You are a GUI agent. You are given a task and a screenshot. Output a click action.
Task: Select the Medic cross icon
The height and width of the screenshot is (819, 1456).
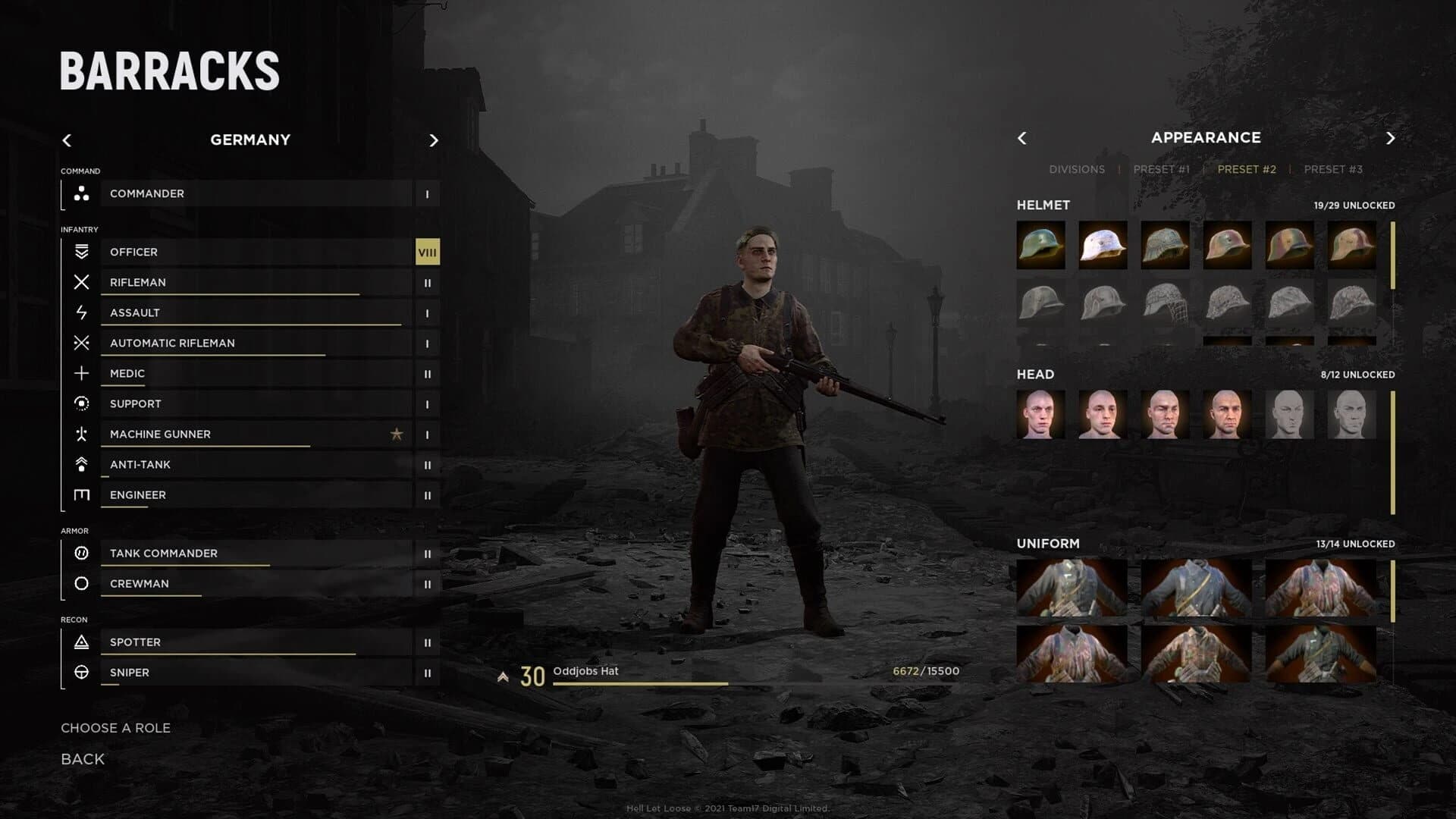82,373
